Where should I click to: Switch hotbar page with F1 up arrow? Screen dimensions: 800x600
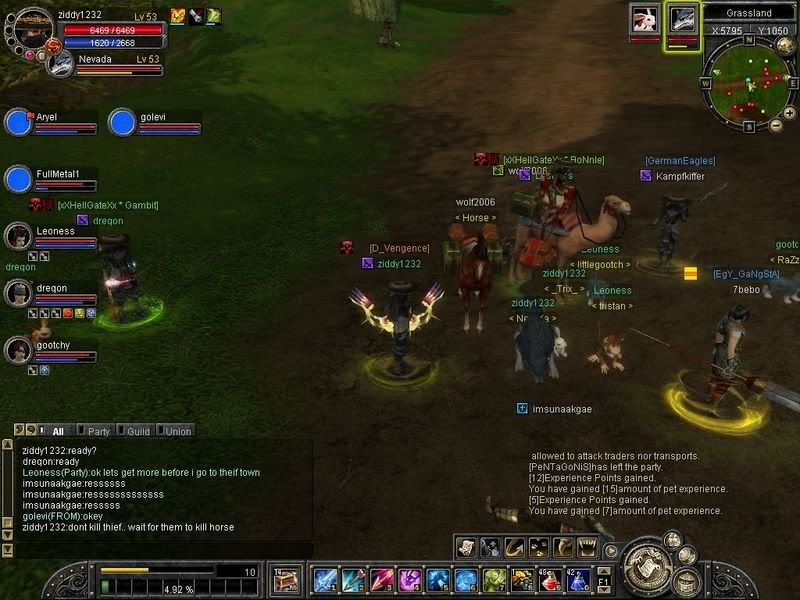(603, 571)
